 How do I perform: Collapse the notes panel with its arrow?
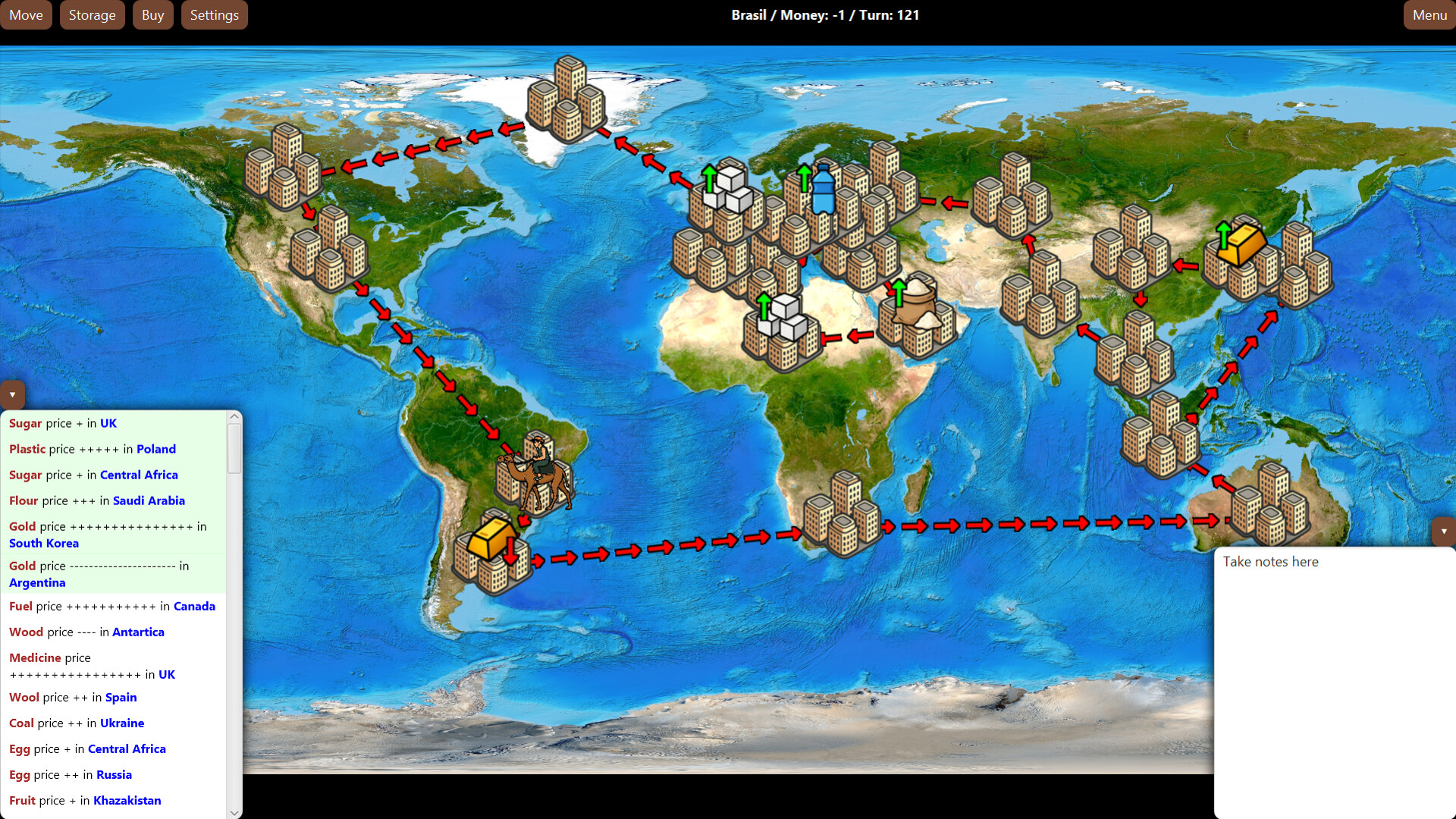pyautogui.click(x=1445, y=531)
